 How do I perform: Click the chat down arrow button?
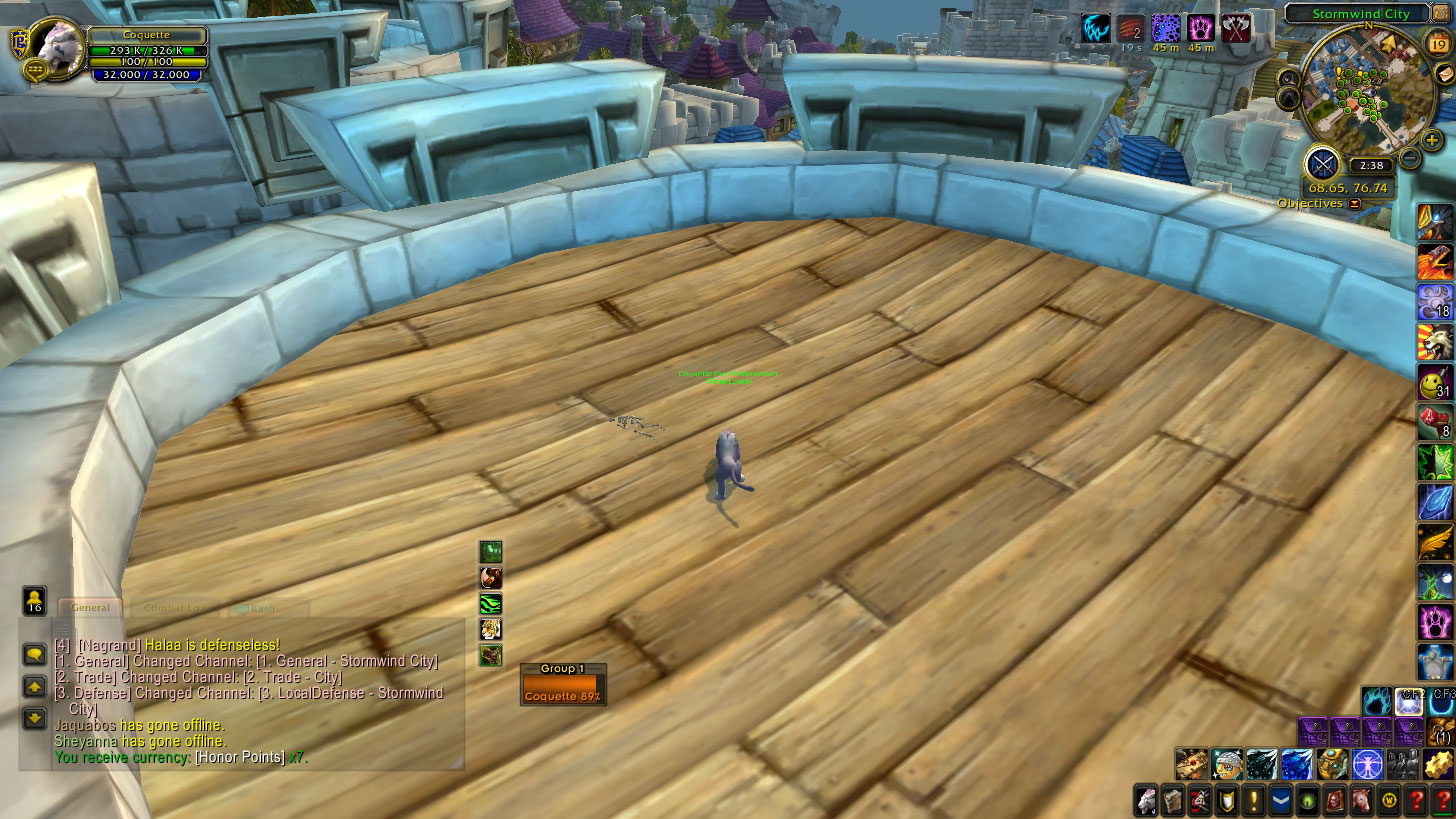(35, 717)
